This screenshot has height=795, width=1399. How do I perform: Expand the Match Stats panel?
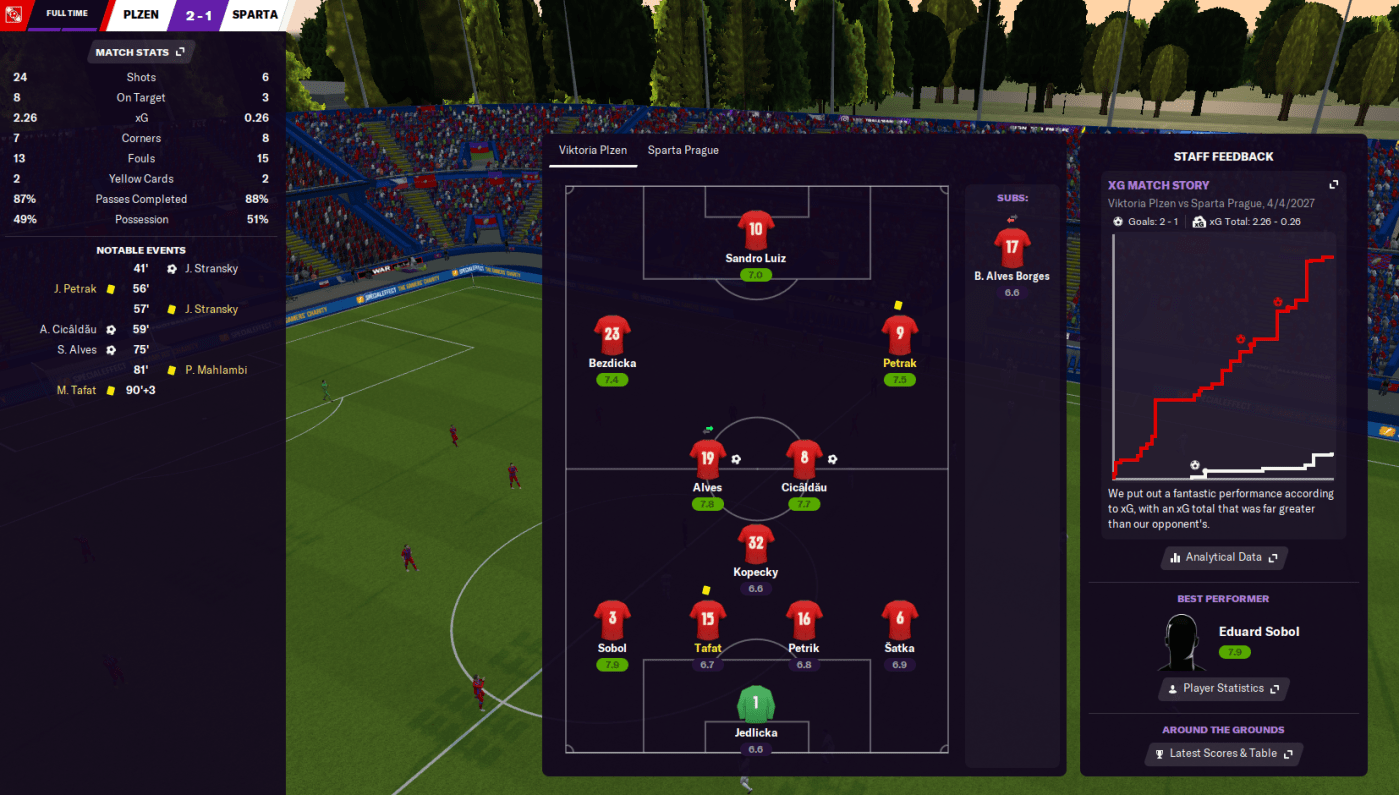140,52
